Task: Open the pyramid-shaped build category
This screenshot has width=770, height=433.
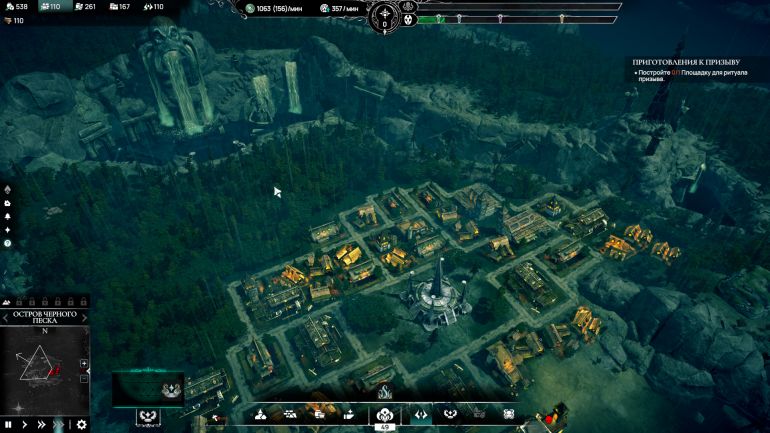Action: (x=261, y=413)
